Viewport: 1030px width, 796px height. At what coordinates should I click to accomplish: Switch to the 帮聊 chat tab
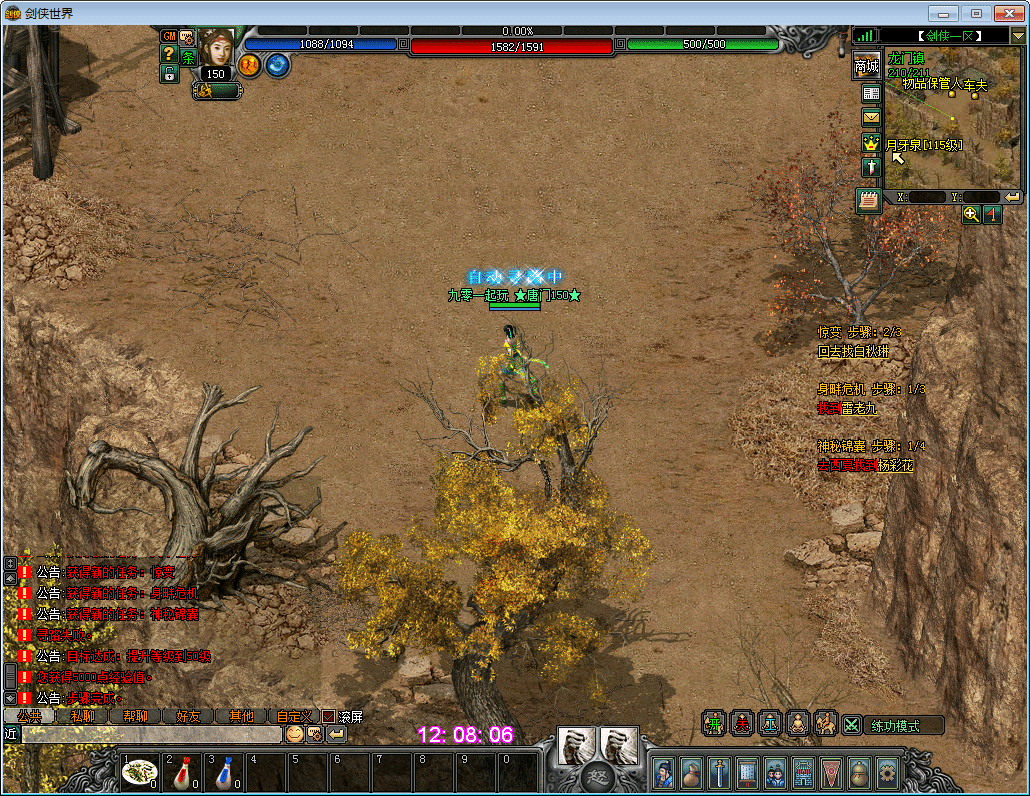[x=134, y=716]
